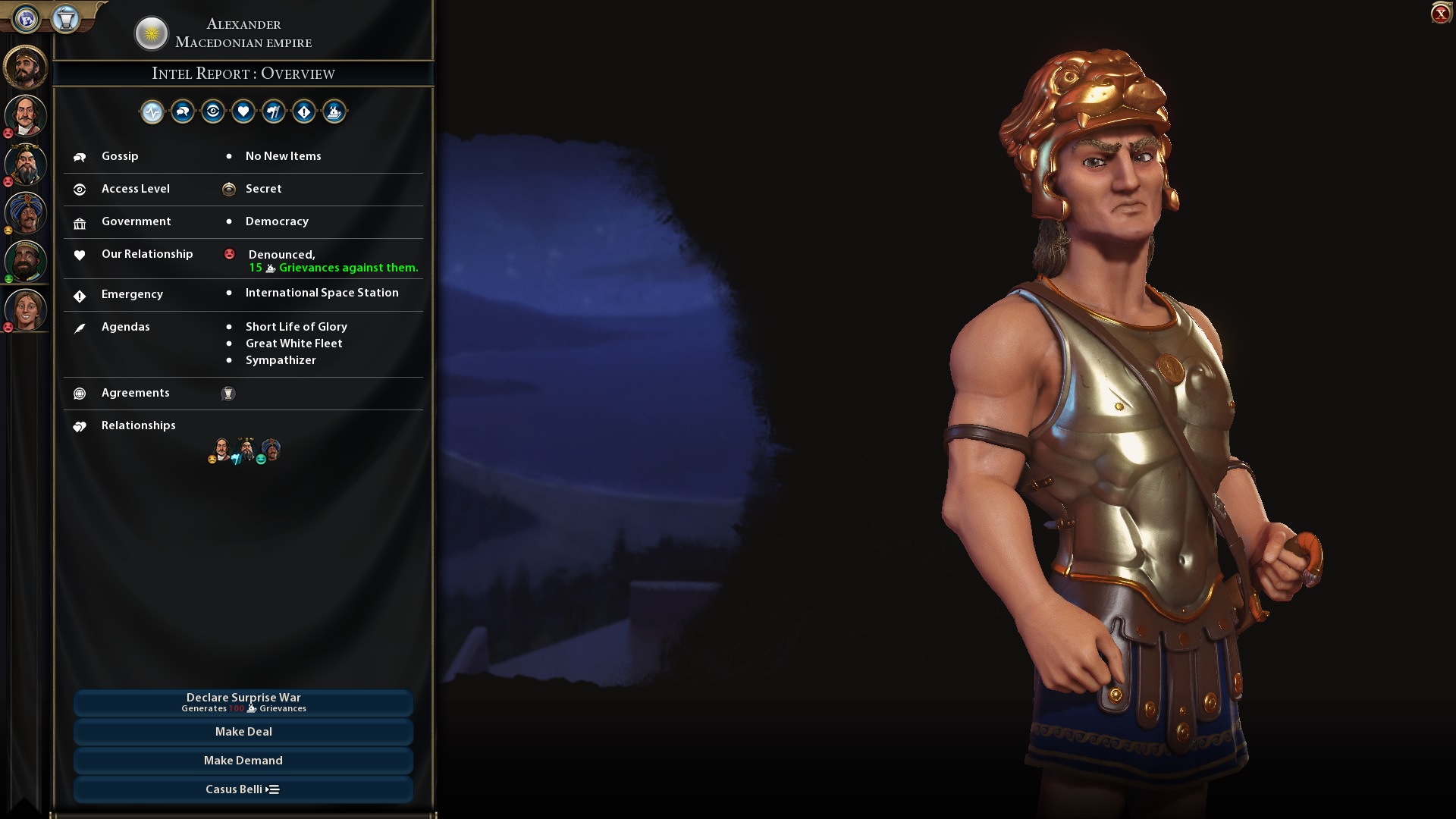Click the angry red face beside Peter's portrait
1456x819 pixels.
pyautogui.click(x=8, y=132)
